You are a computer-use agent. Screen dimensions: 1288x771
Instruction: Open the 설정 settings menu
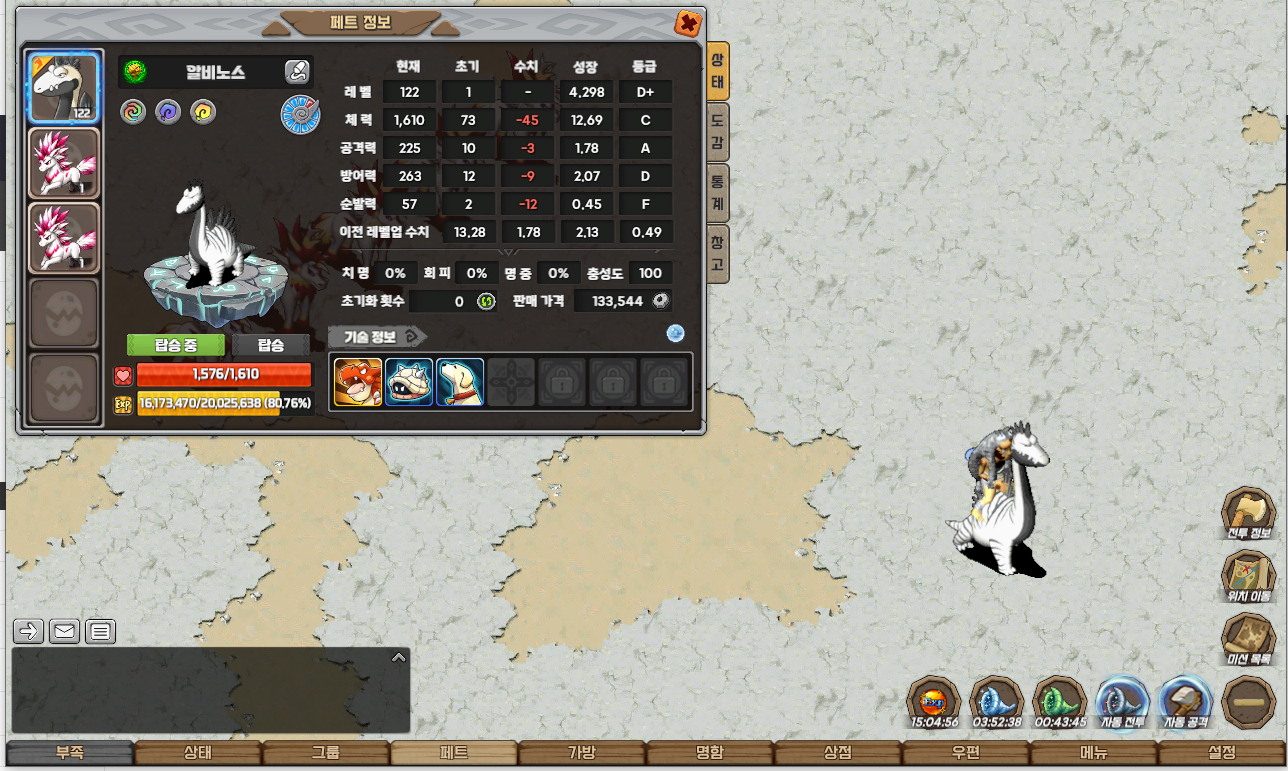tap(1222, 753)
